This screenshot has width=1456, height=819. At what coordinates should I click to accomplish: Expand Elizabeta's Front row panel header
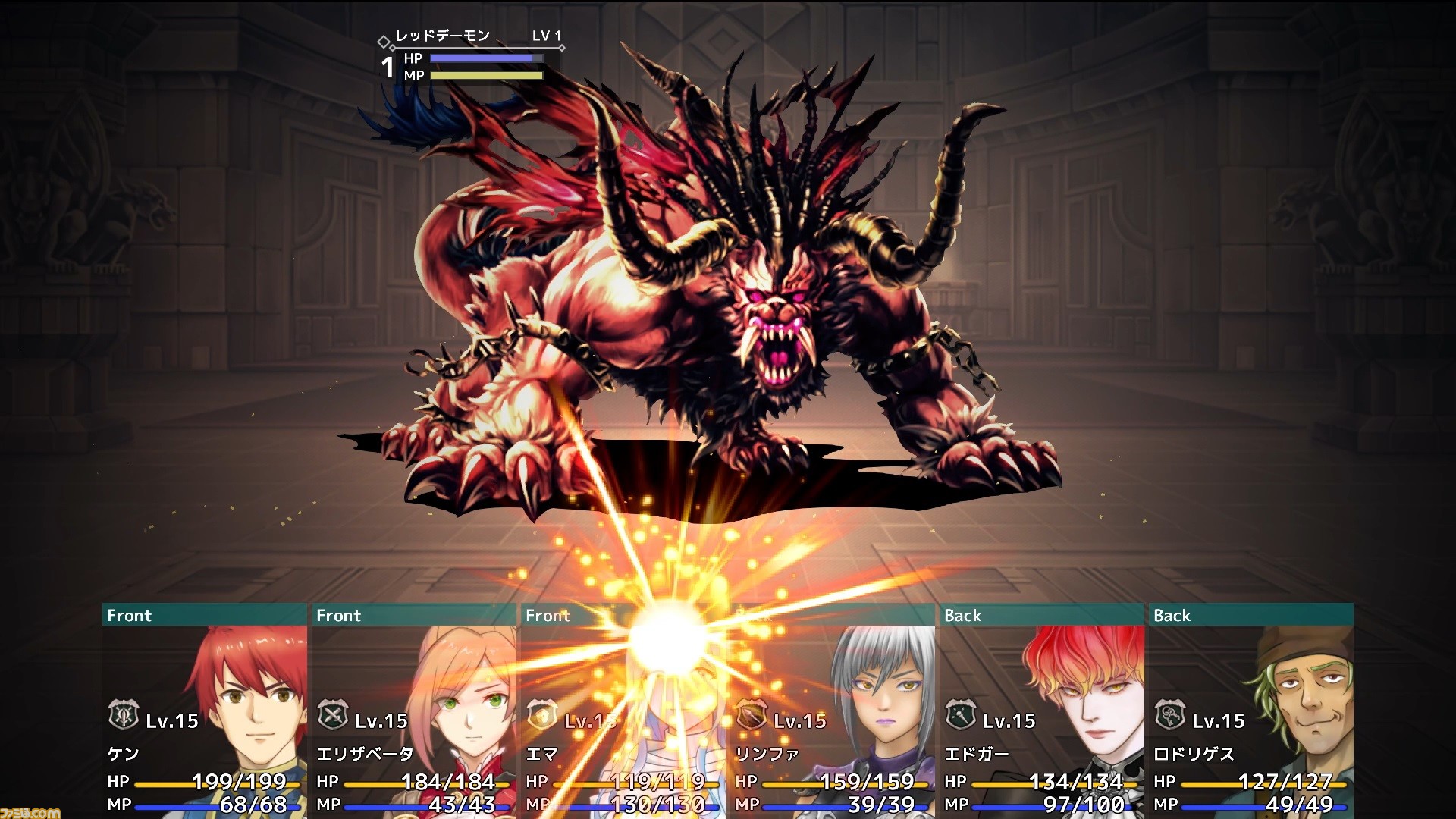[x=337, y=616]
